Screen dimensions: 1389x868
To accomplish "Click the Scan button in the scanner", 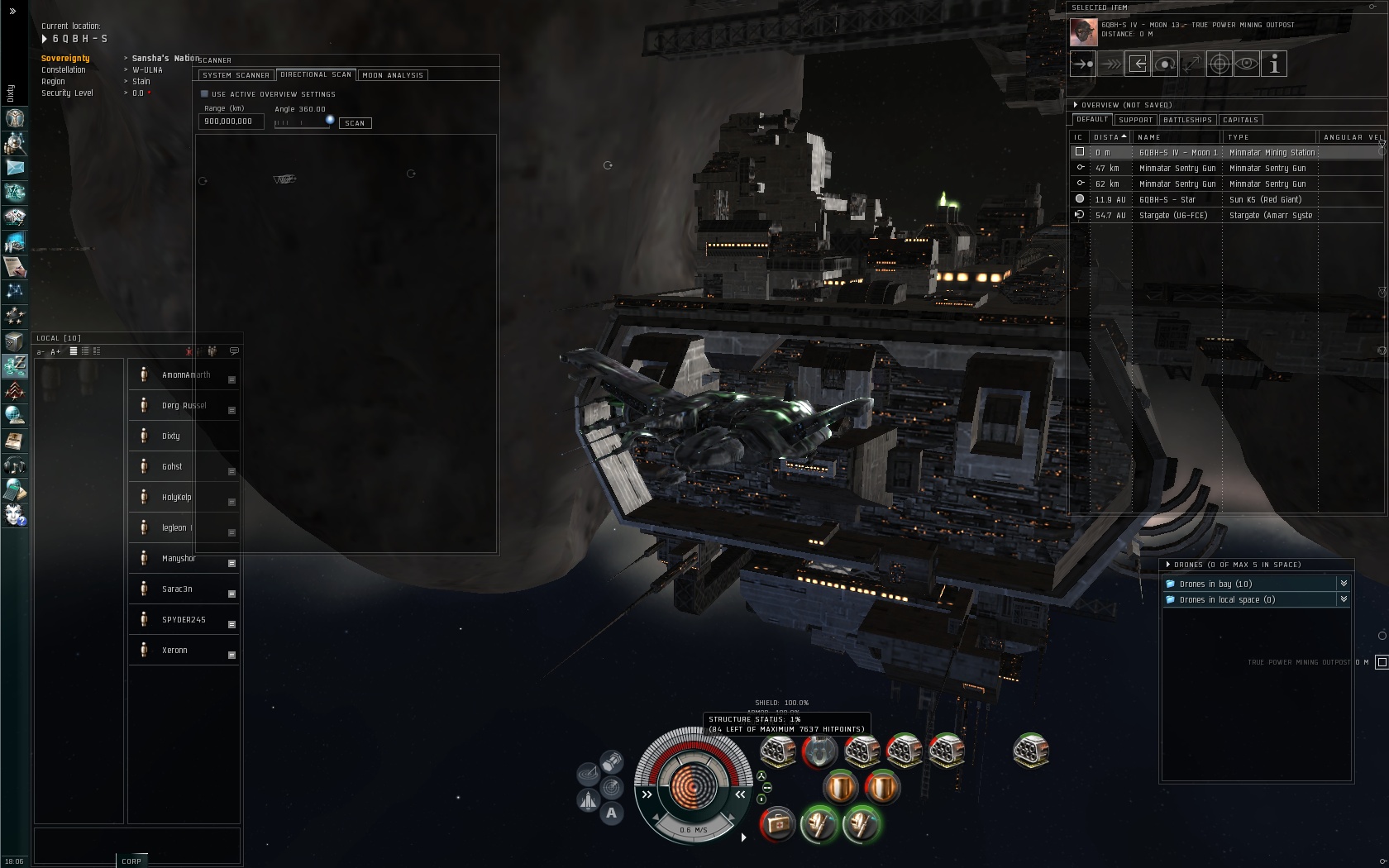I will point(355,123).
